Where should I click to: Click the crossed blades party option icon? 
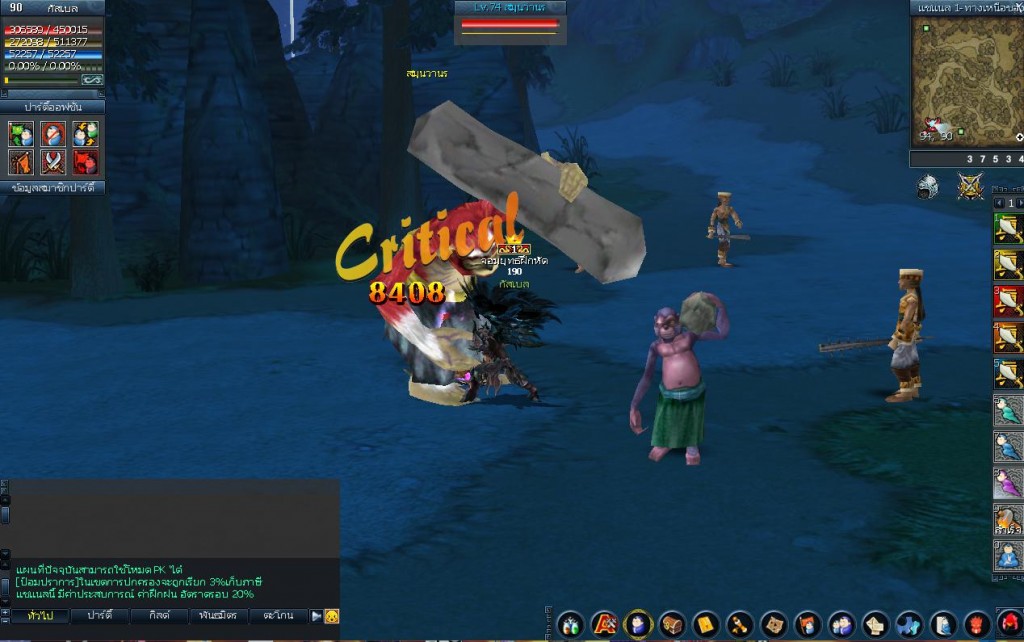click(x=53, y=162)
